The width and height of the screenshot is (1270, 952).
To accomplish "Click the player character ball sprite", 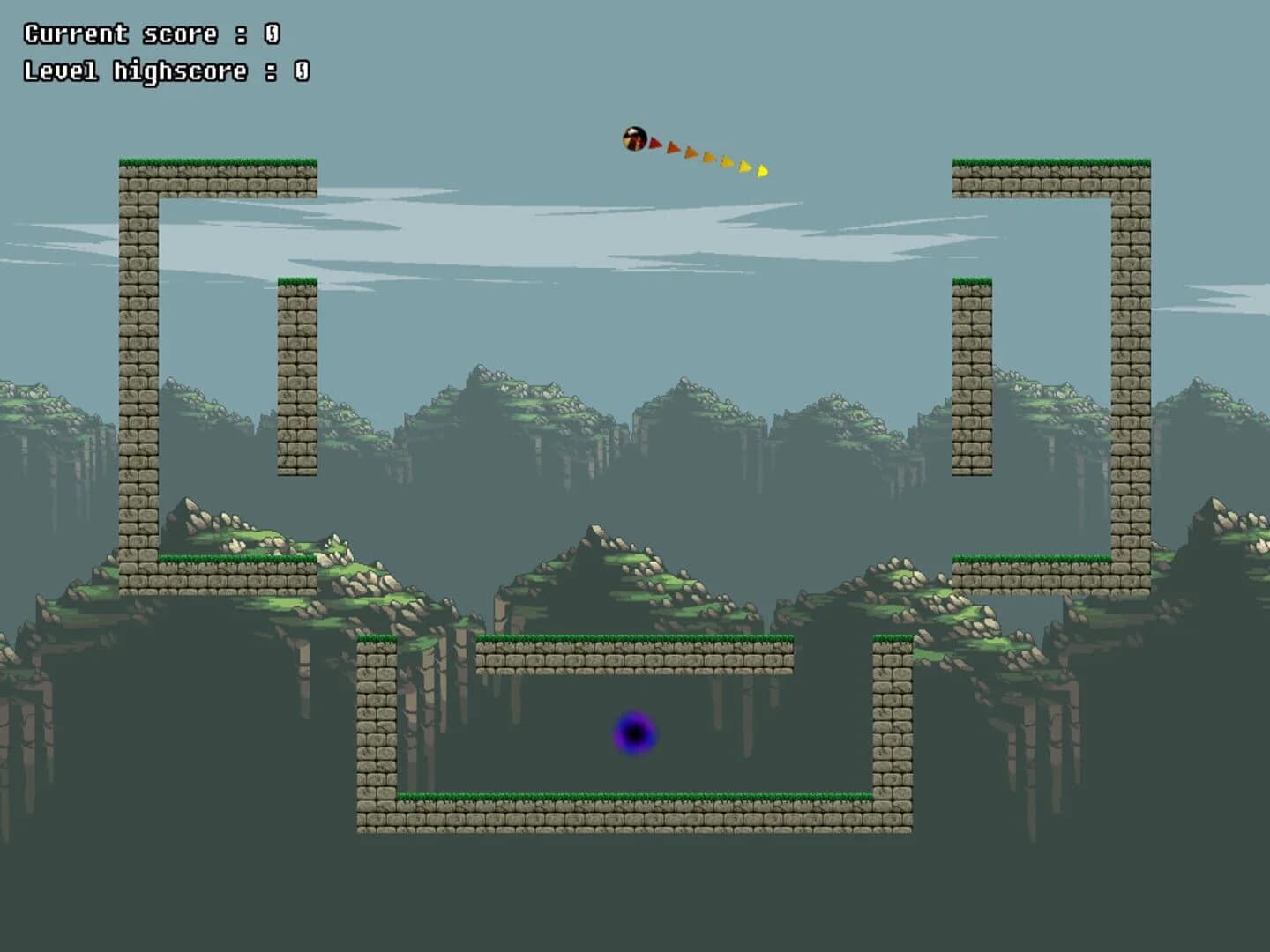I will pos(634,138).
